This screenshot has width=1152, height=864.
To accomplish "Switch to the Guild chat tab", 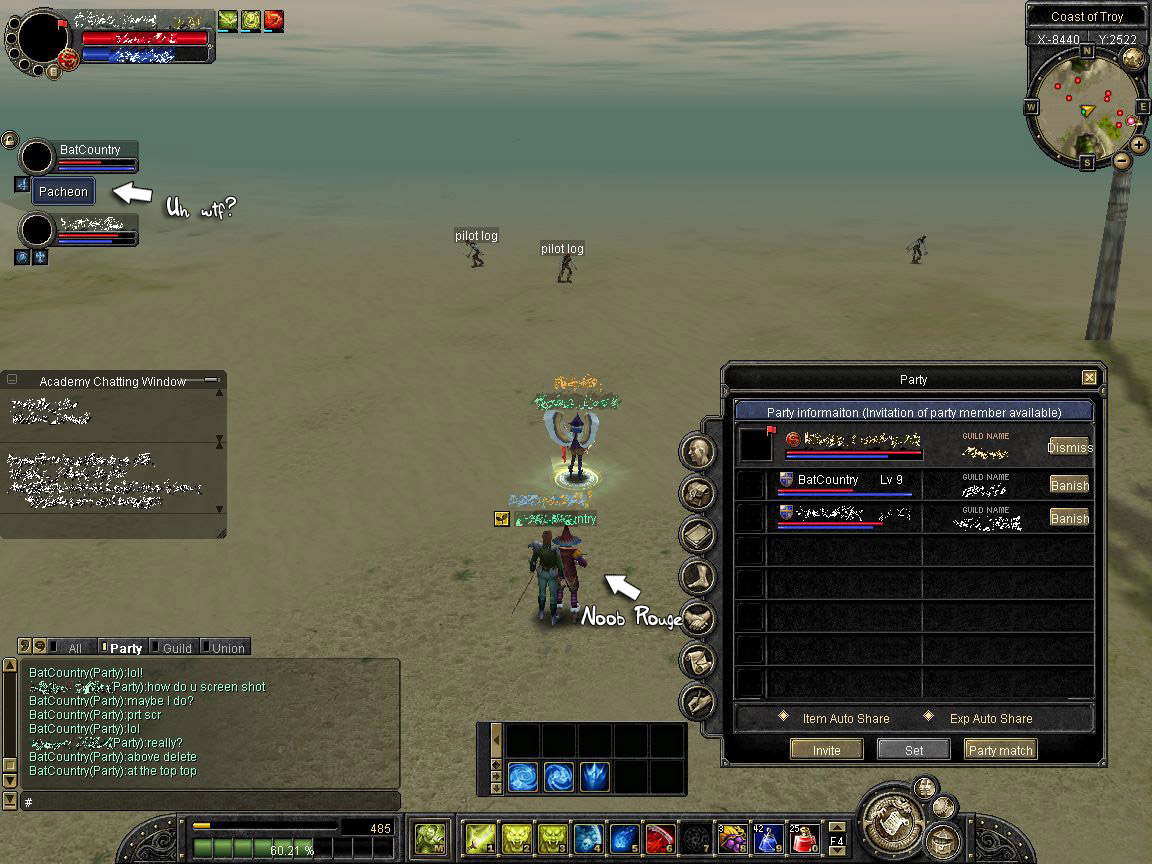I will 176,648.
